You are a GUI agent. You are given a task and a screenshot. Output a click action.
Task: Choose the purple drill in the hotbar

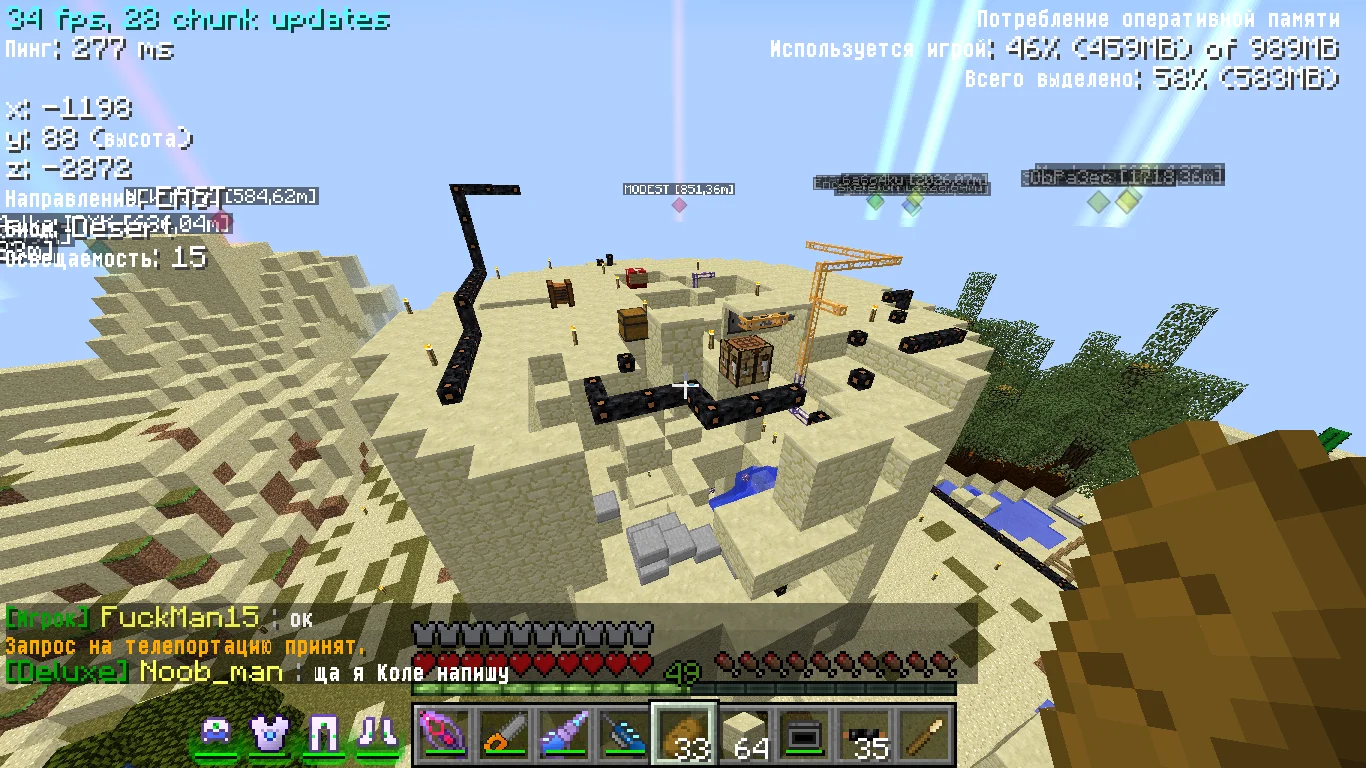coord(562,735)
